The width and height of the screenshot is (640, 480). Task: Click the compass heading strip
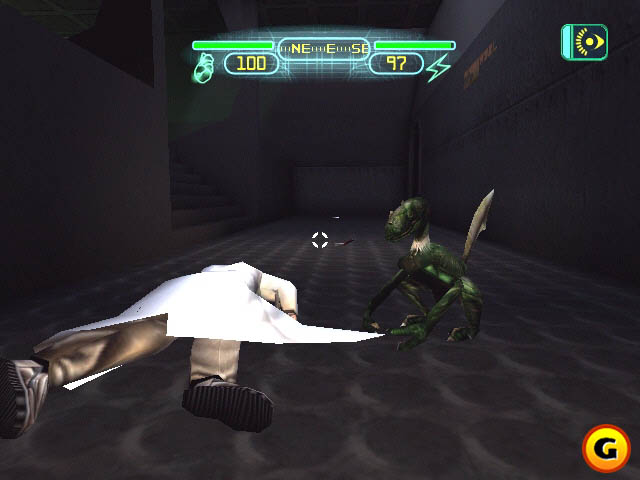click(323, 47)
